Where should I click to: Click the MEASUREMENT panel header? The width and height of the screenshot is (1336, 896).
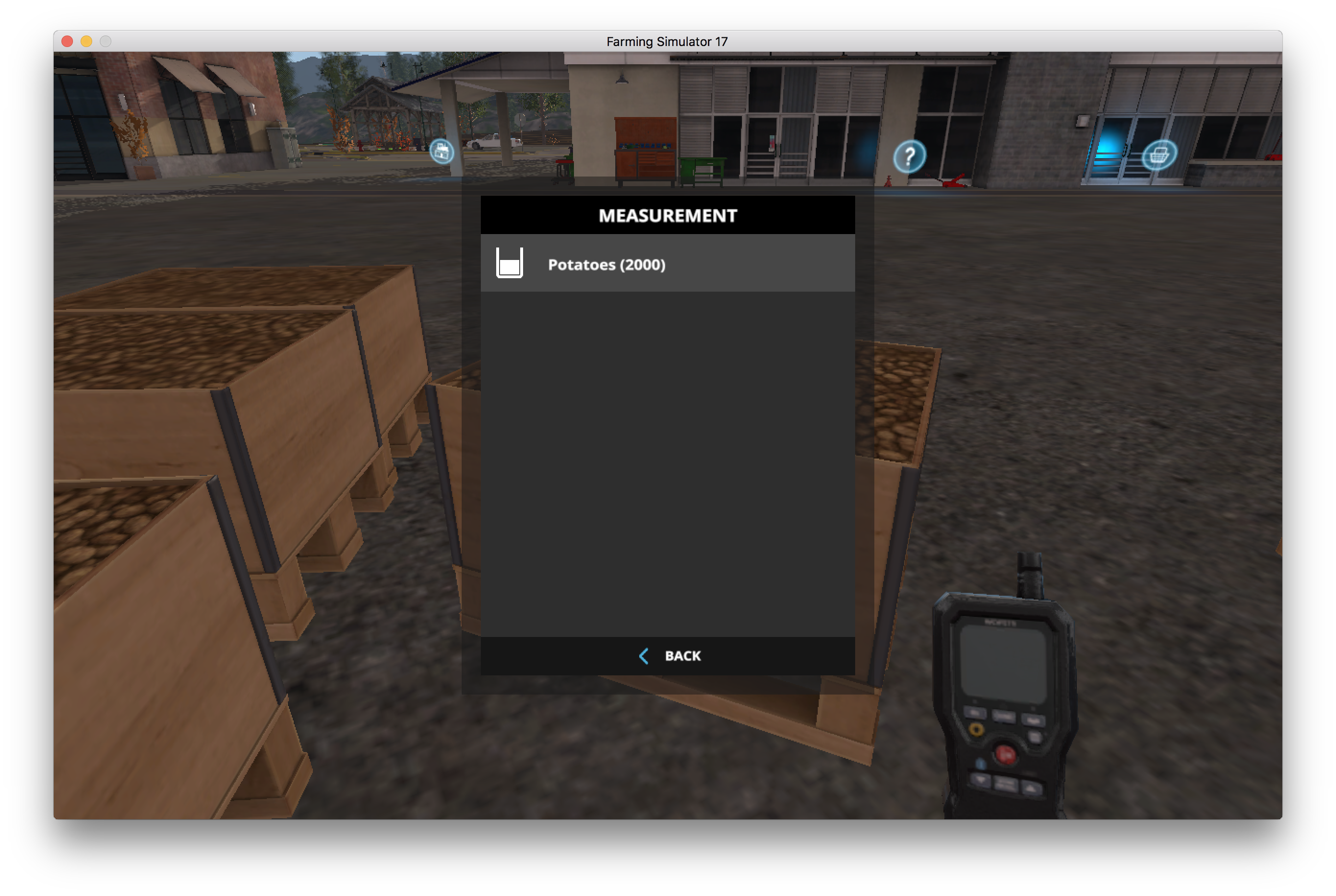tap(667, 215)
